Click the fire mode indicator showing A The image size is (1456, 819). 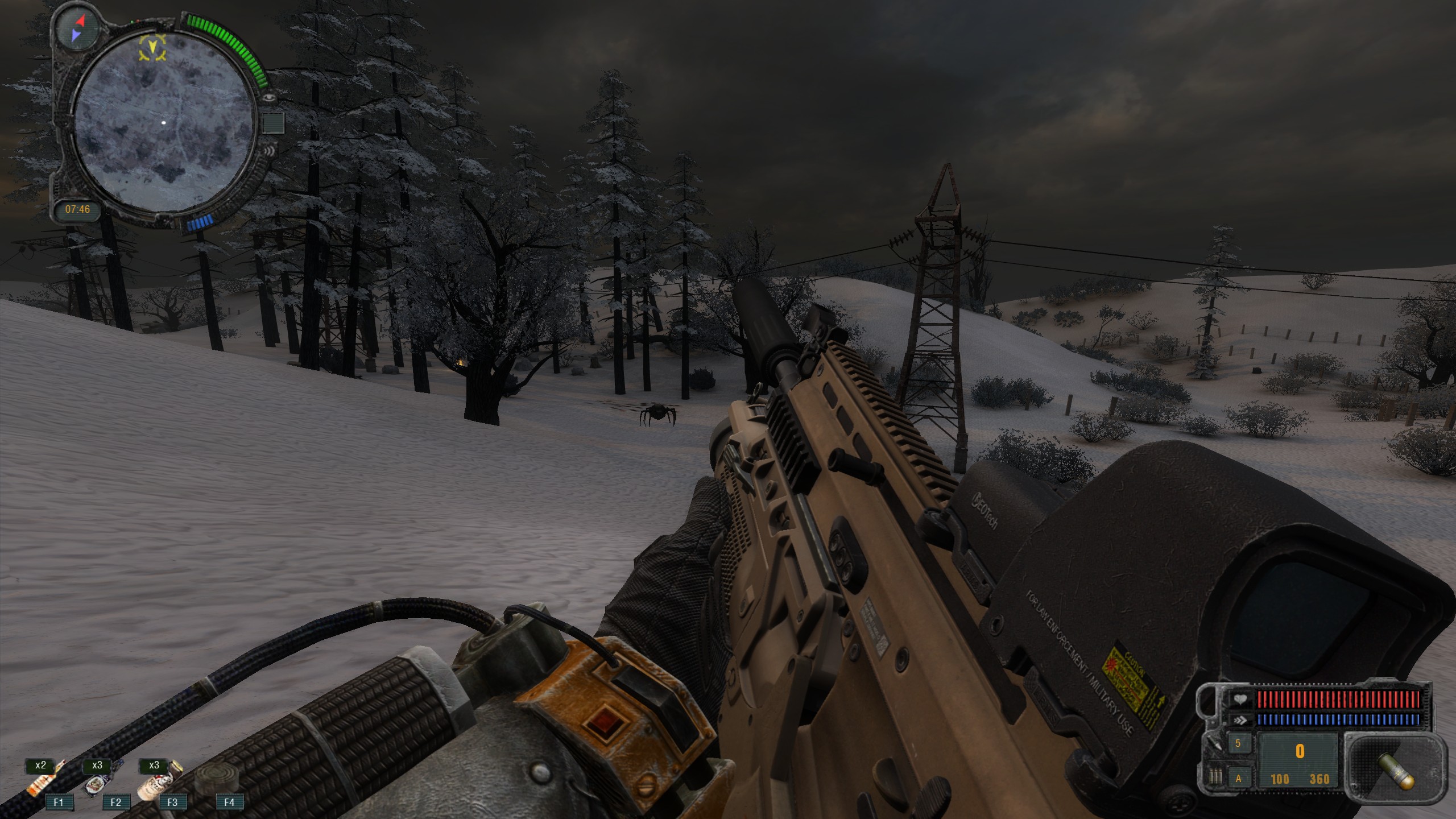1238,779
